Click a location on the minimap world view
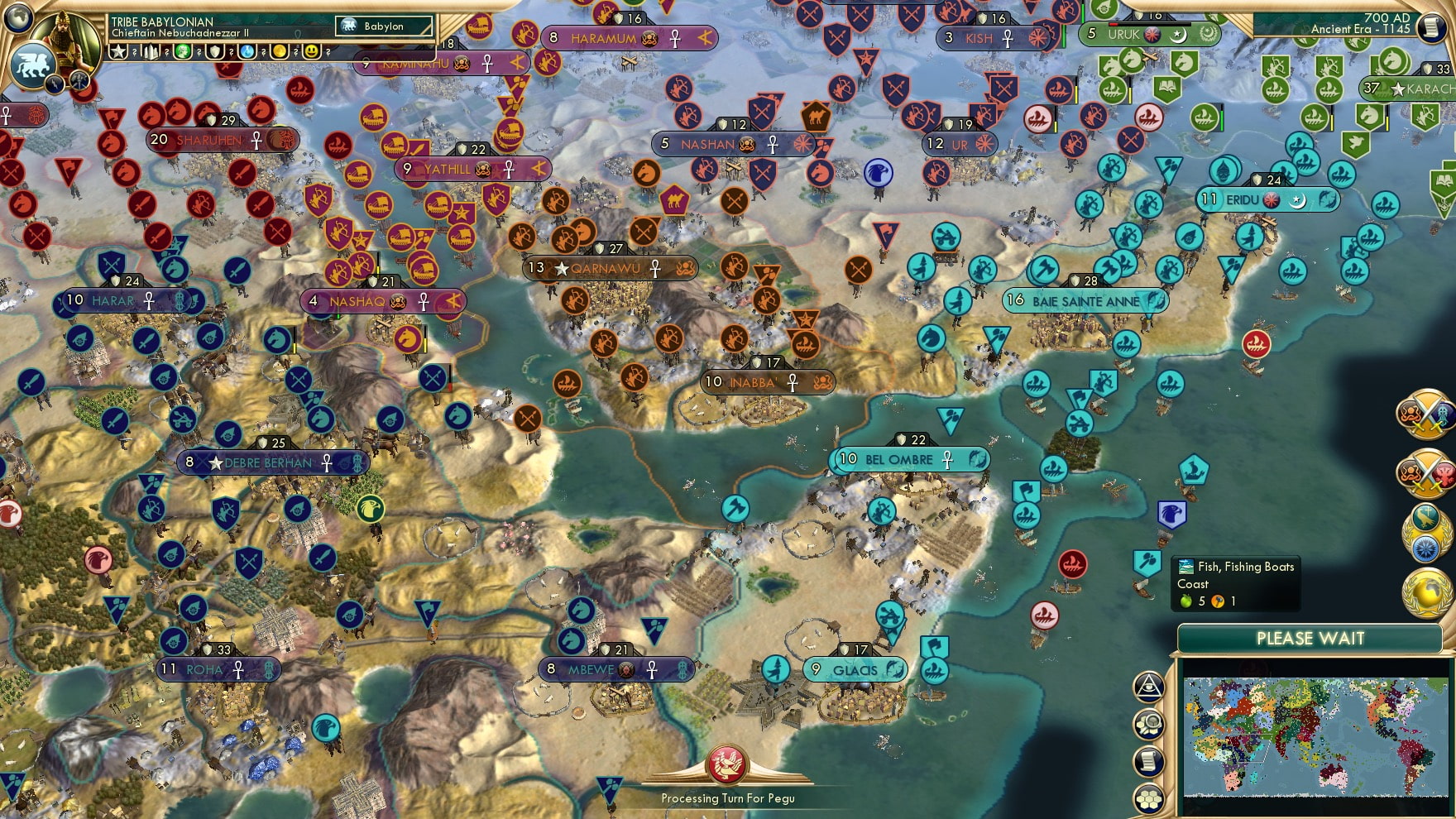The height and width of the screenshot is (819, 1456). [x=1315, y=736]
